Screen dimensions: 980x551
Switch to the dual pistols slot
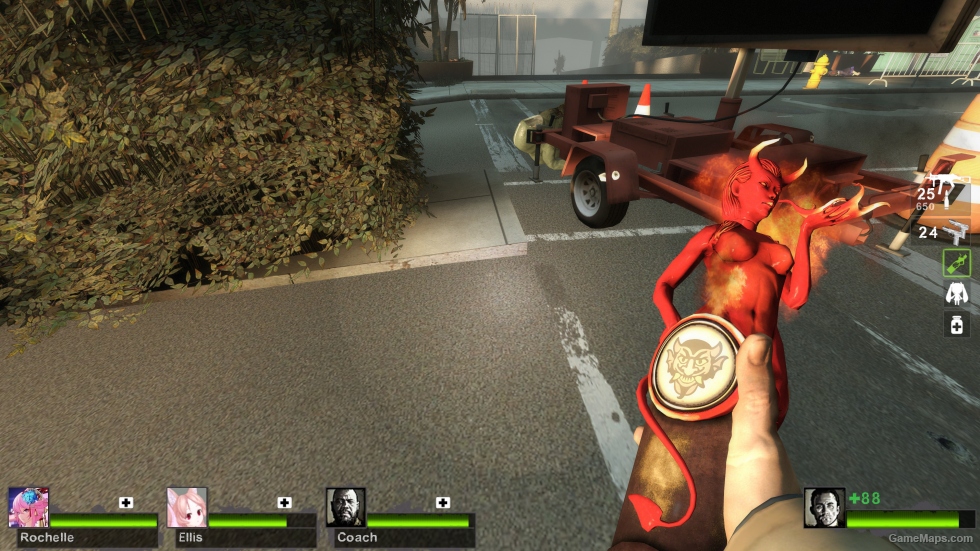(x=956, y=231)
